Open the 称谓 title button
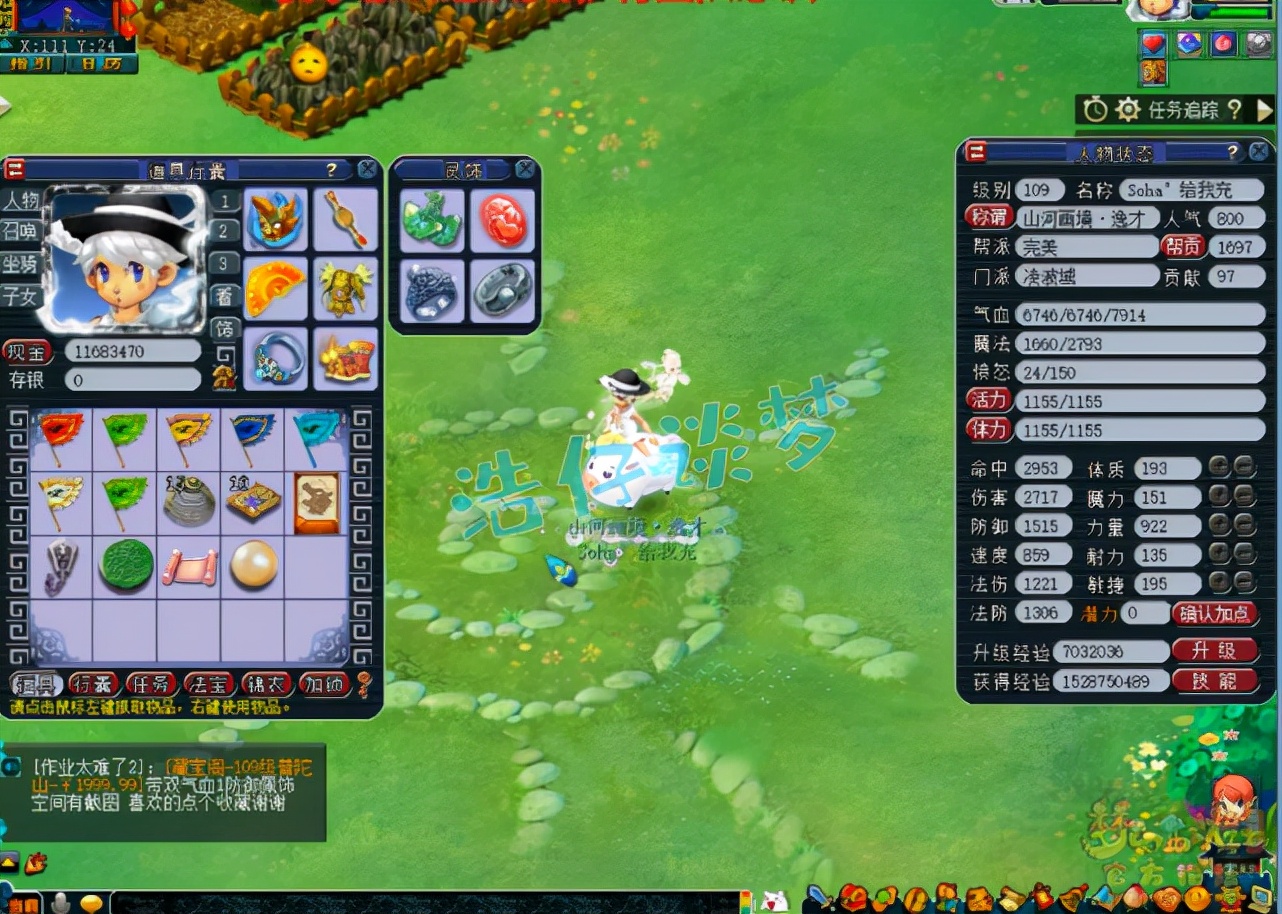The width and height of the screenshot is (1282, 914). click(x=989, y=217)
